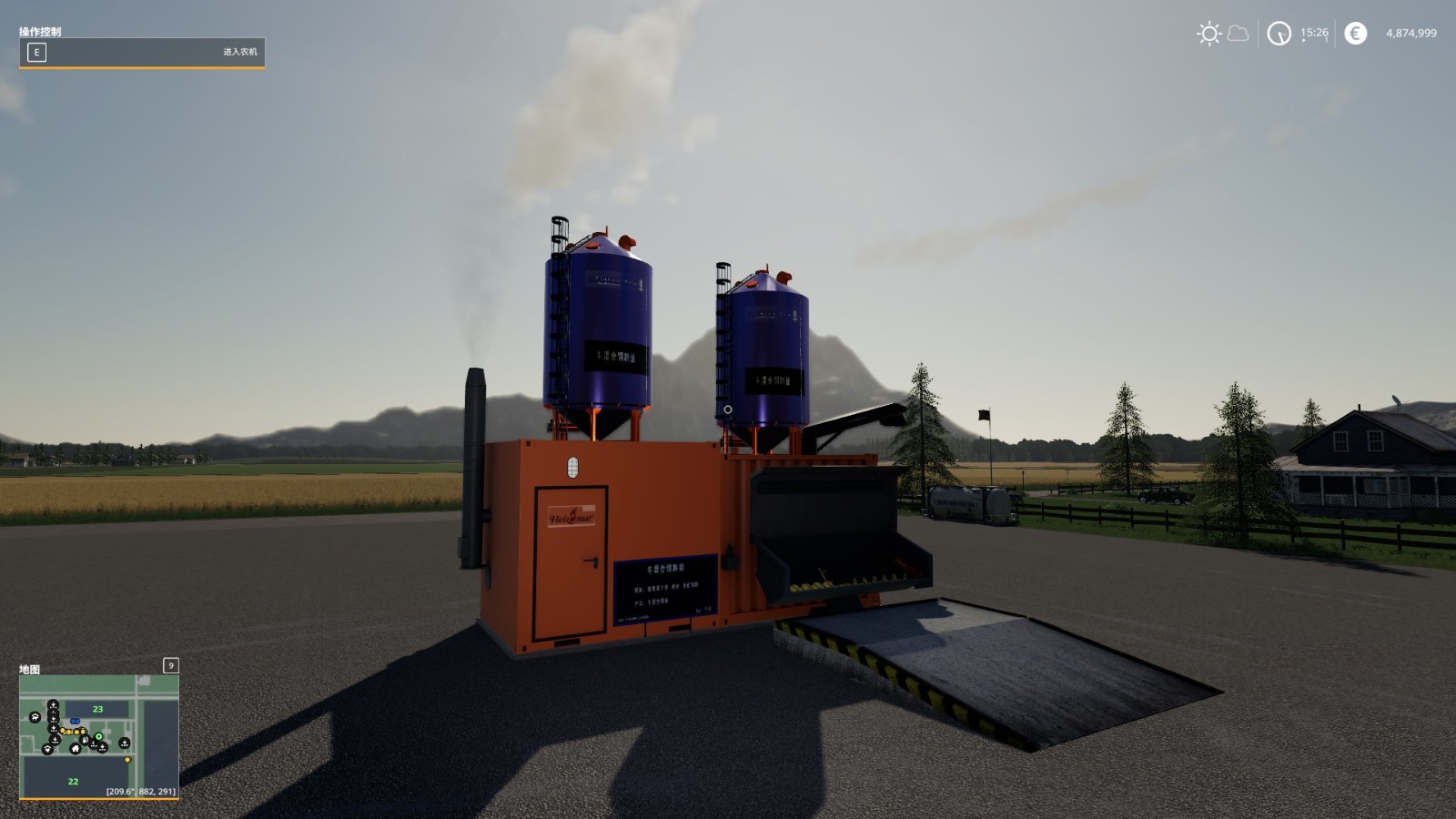Select a blue vehicle marker on the minimap
The image size is (1456, 819).
pos(76,721)
